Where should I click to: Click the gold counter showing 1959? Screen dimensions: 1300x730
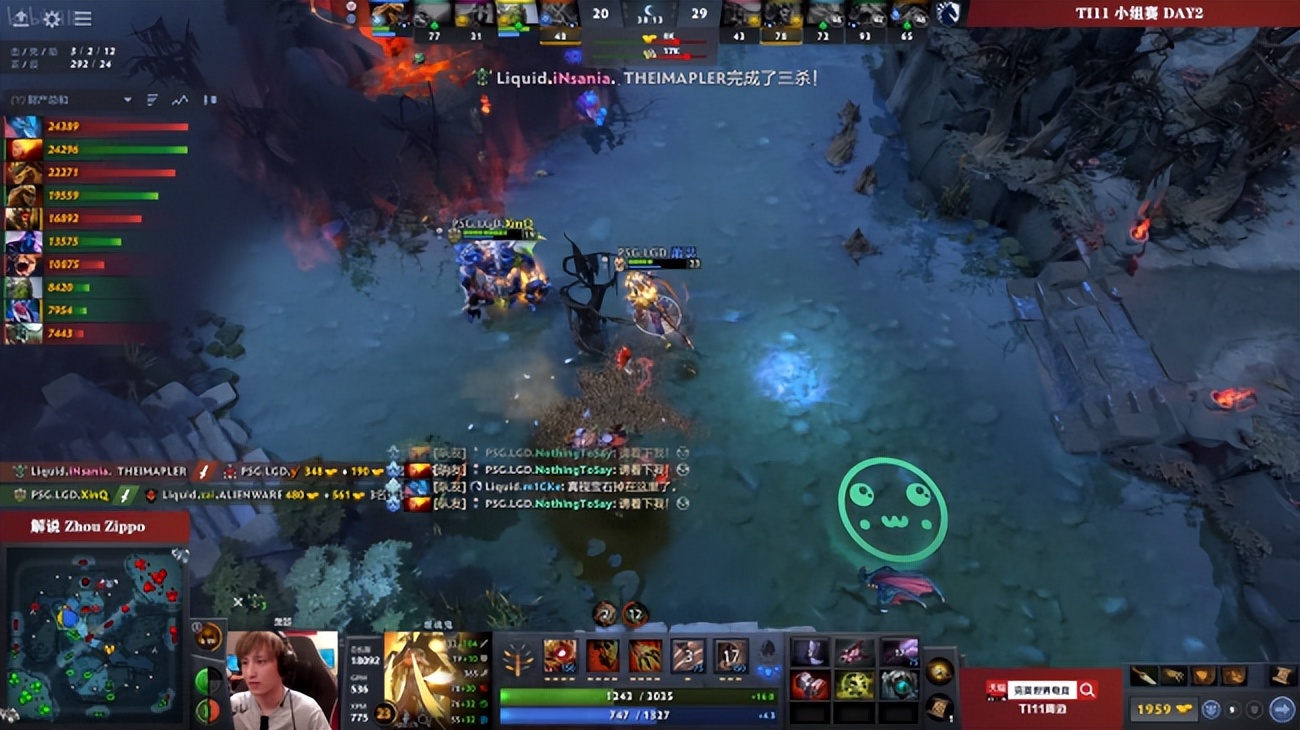pos(1163,709)
